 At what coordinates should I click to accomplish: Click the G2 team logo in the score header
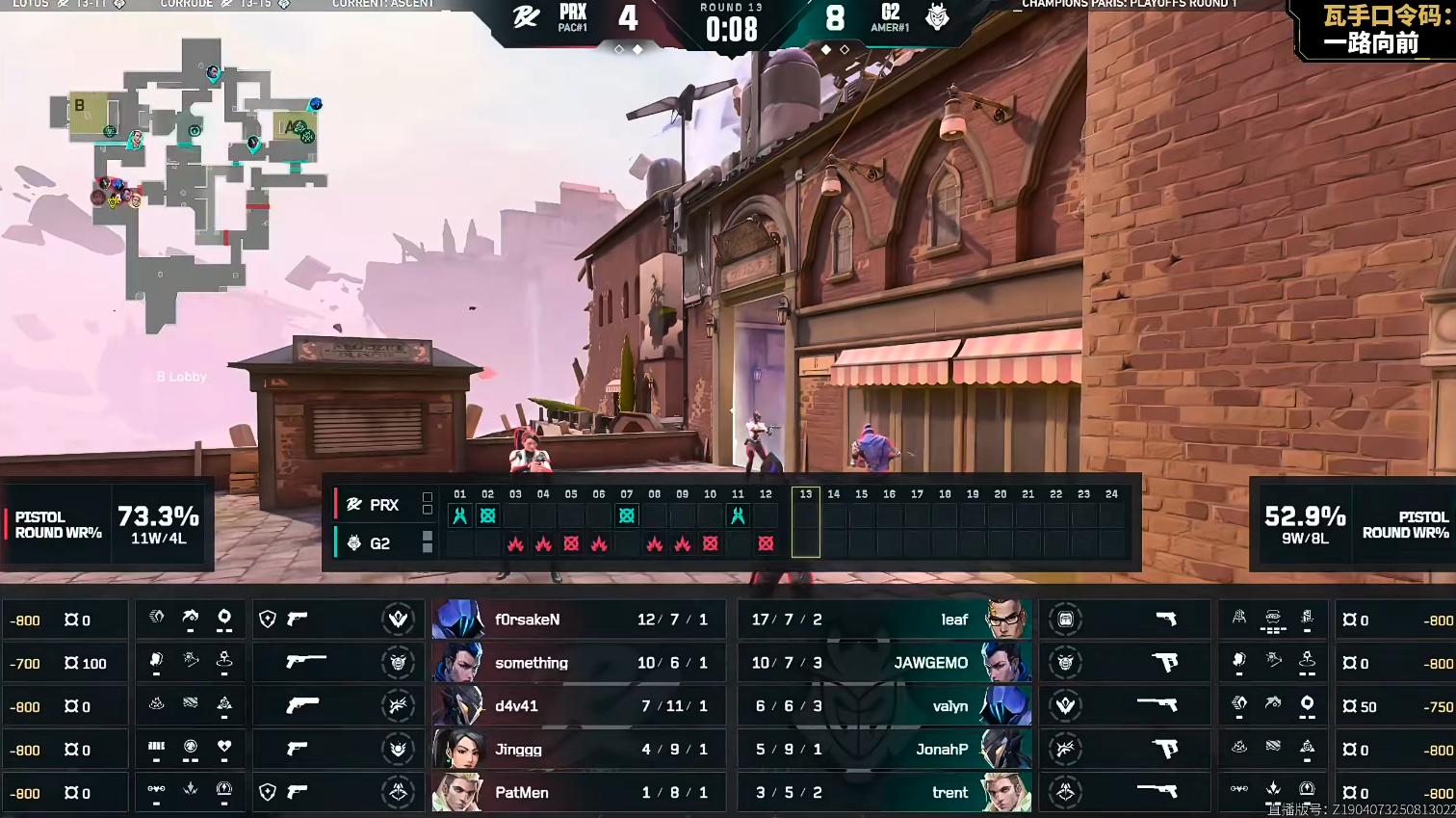point(937,17)
